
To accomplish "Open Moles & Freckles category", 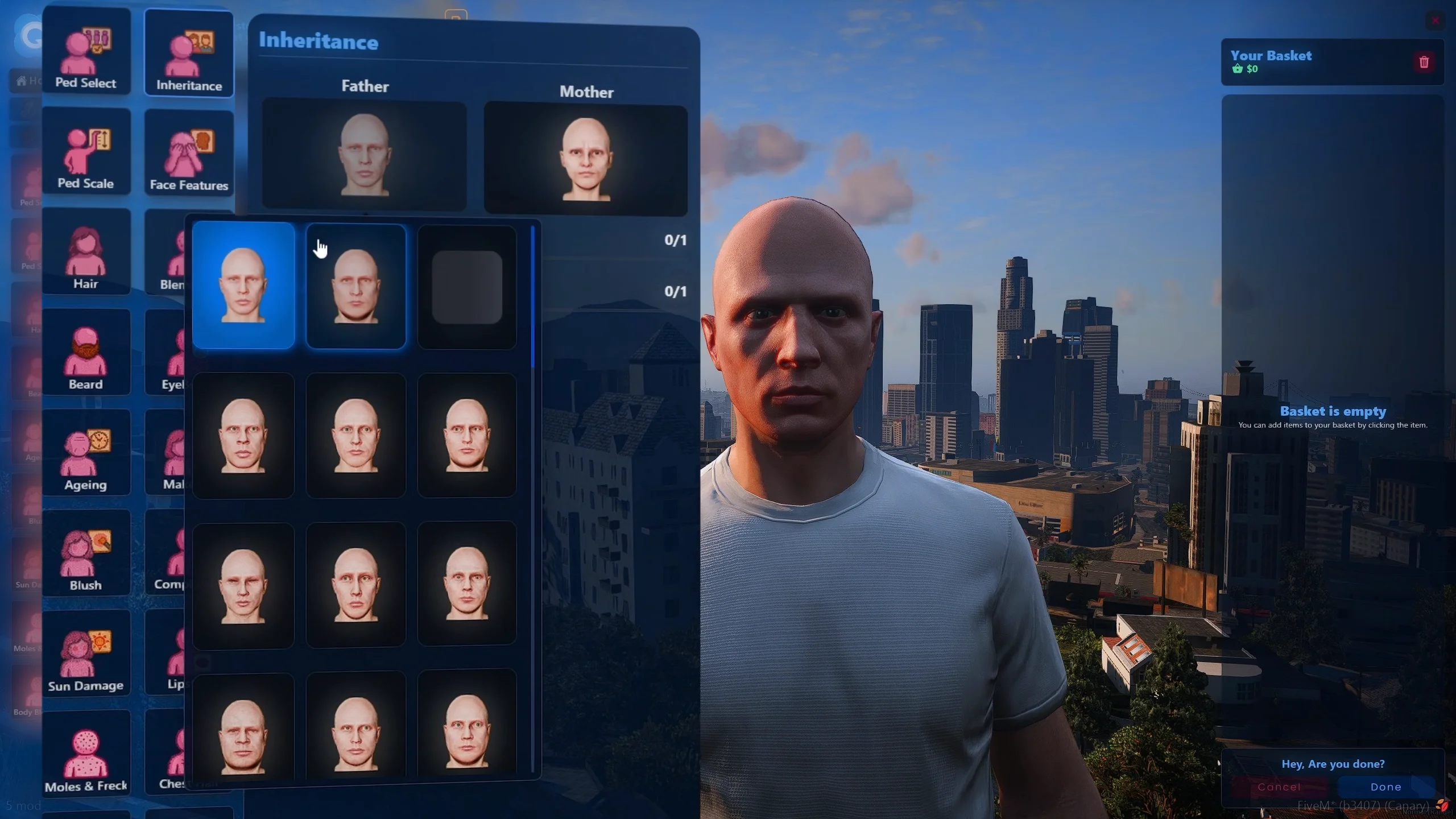I will pyautogui.click(x=86, y=754).
